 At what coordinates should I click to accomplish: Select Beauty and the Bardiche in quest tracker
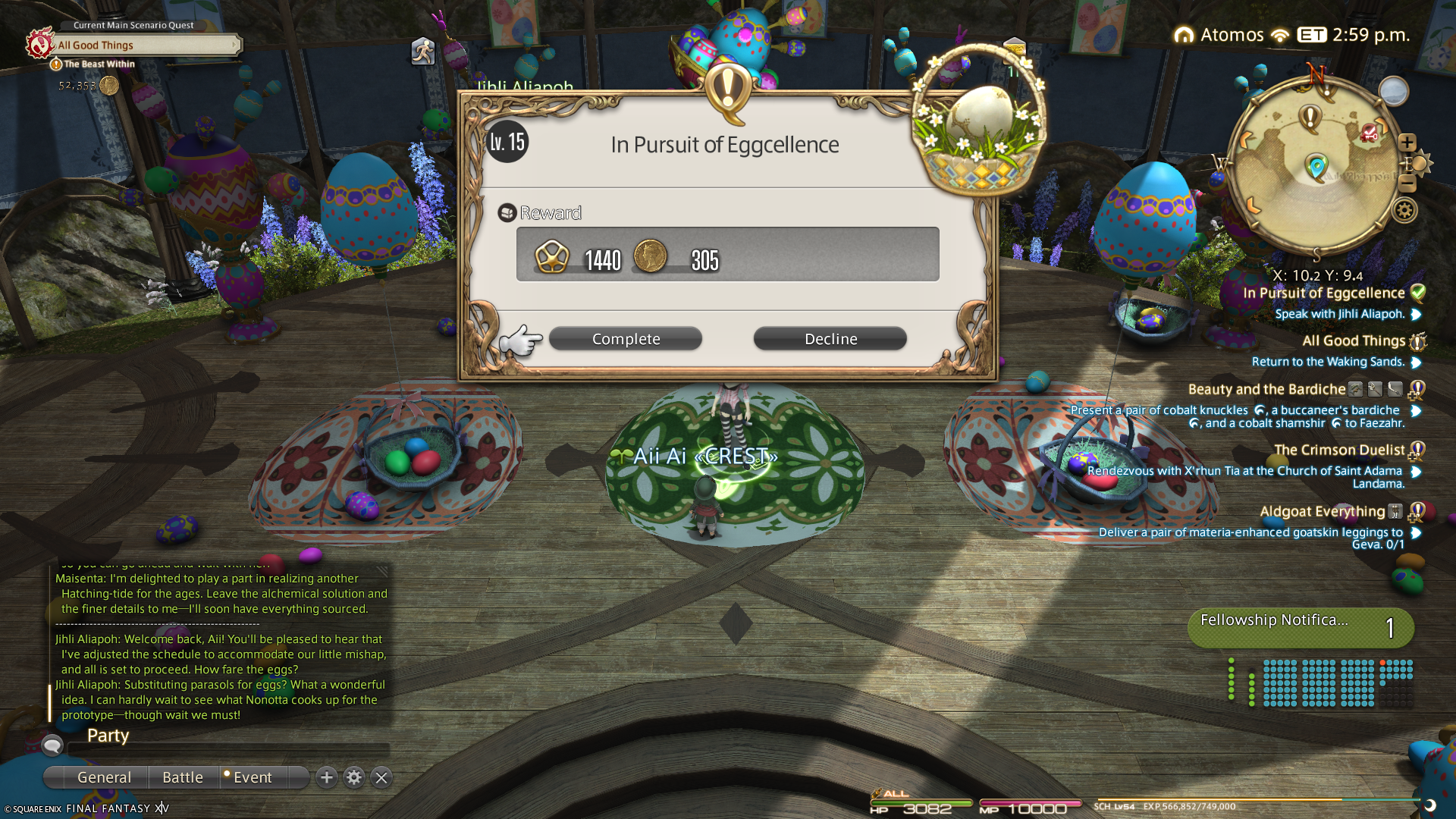click(1266, 389)
